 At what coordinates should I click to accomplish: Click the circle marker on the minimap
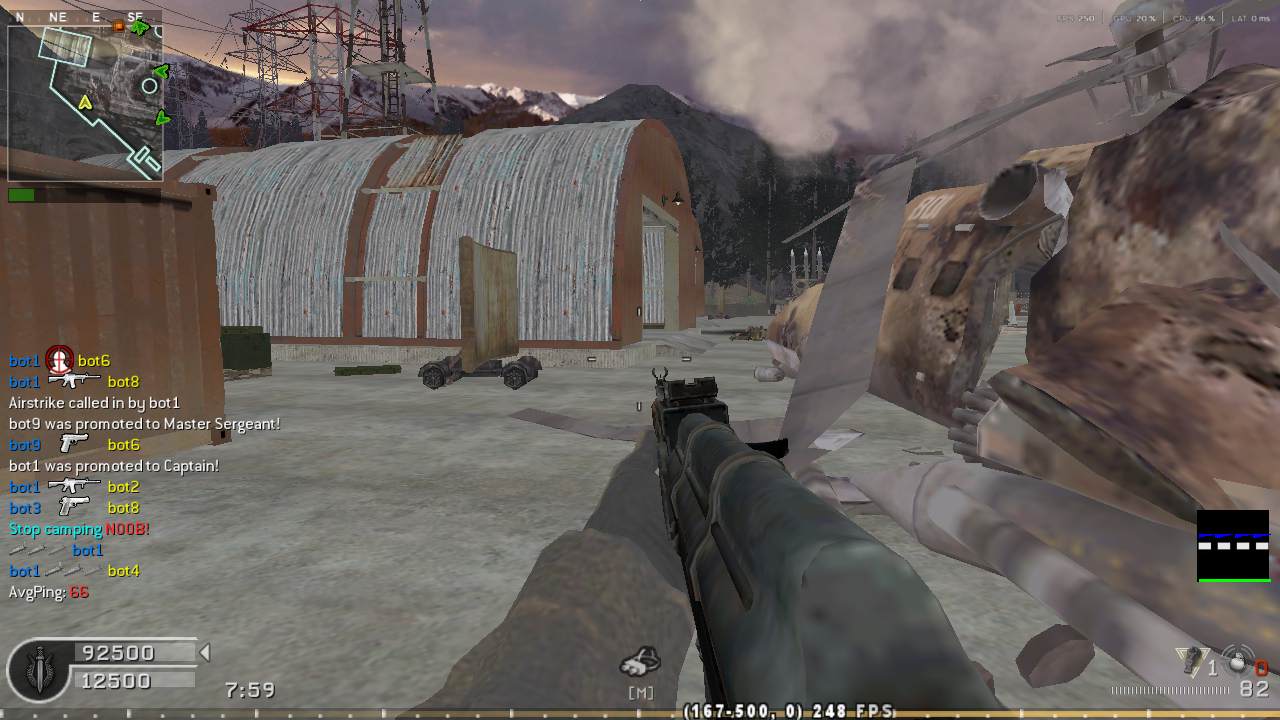click(150, 86)
